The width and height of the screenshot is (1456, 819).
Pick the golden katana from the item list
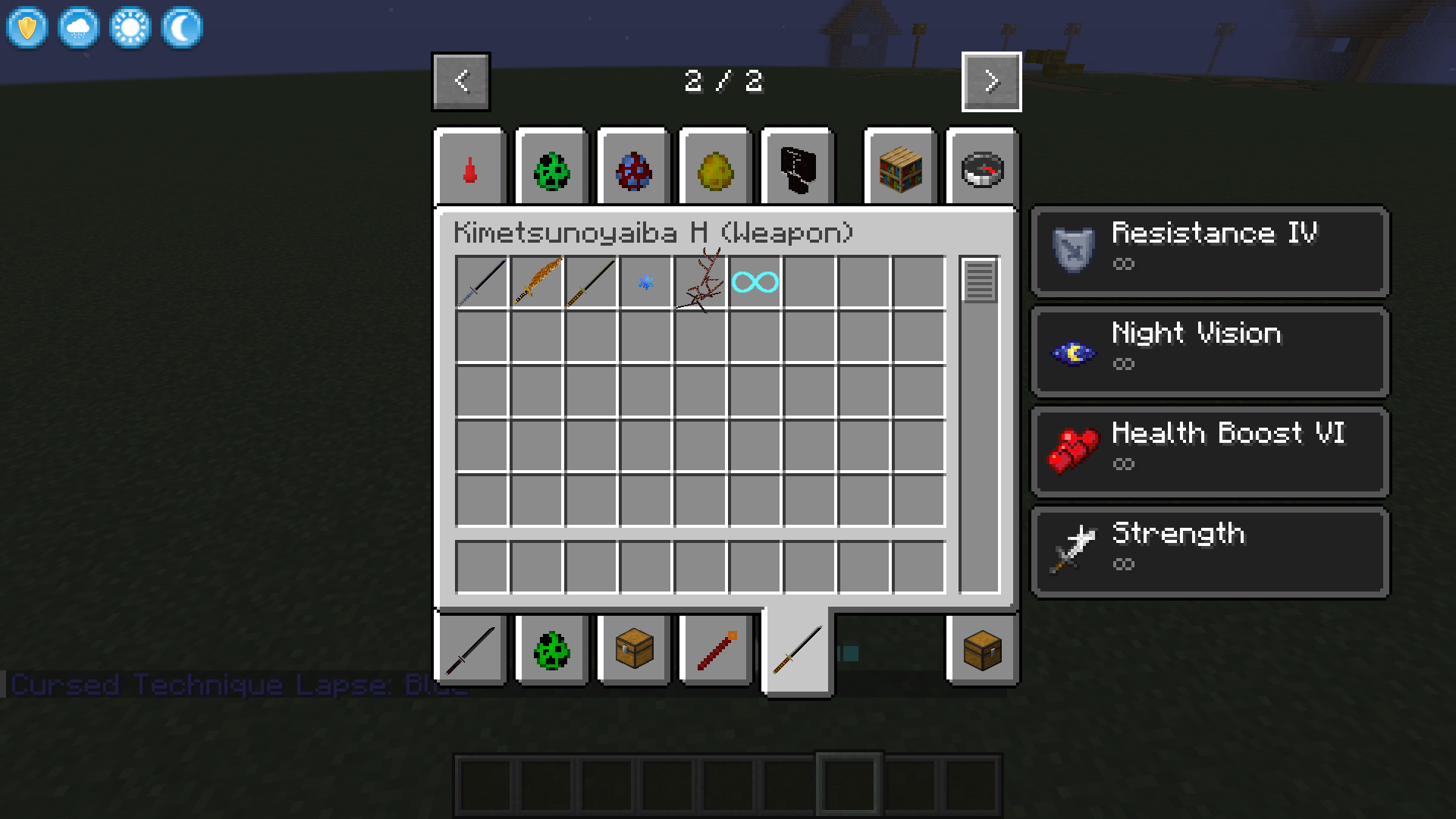(535, 283)
